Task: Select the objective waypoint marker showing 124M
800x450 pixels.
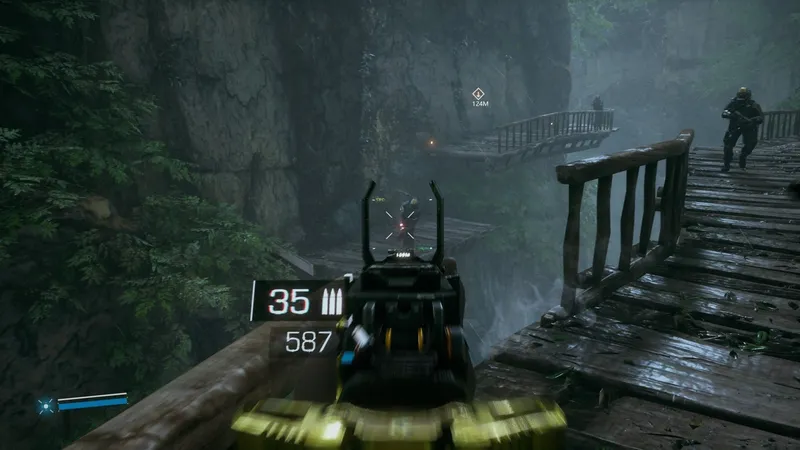Action: 479,93
